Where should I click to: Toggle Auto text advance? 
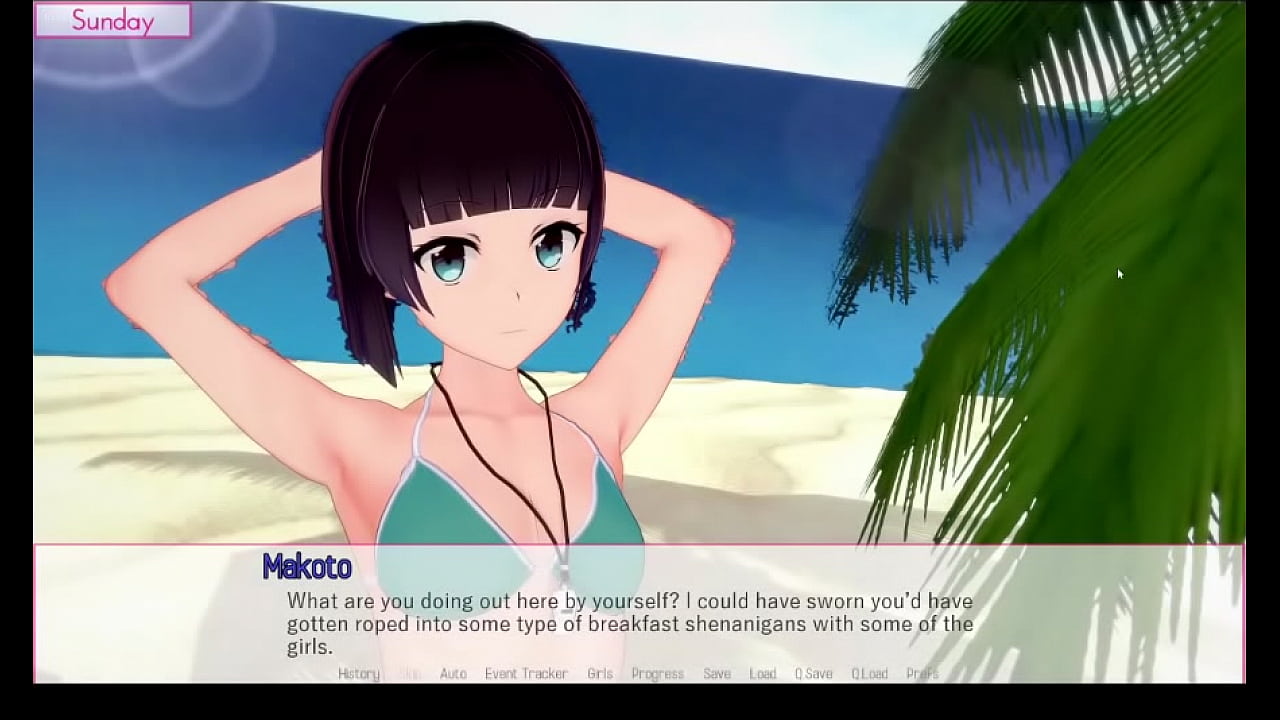pyautogui.click(x=453, y=674)
